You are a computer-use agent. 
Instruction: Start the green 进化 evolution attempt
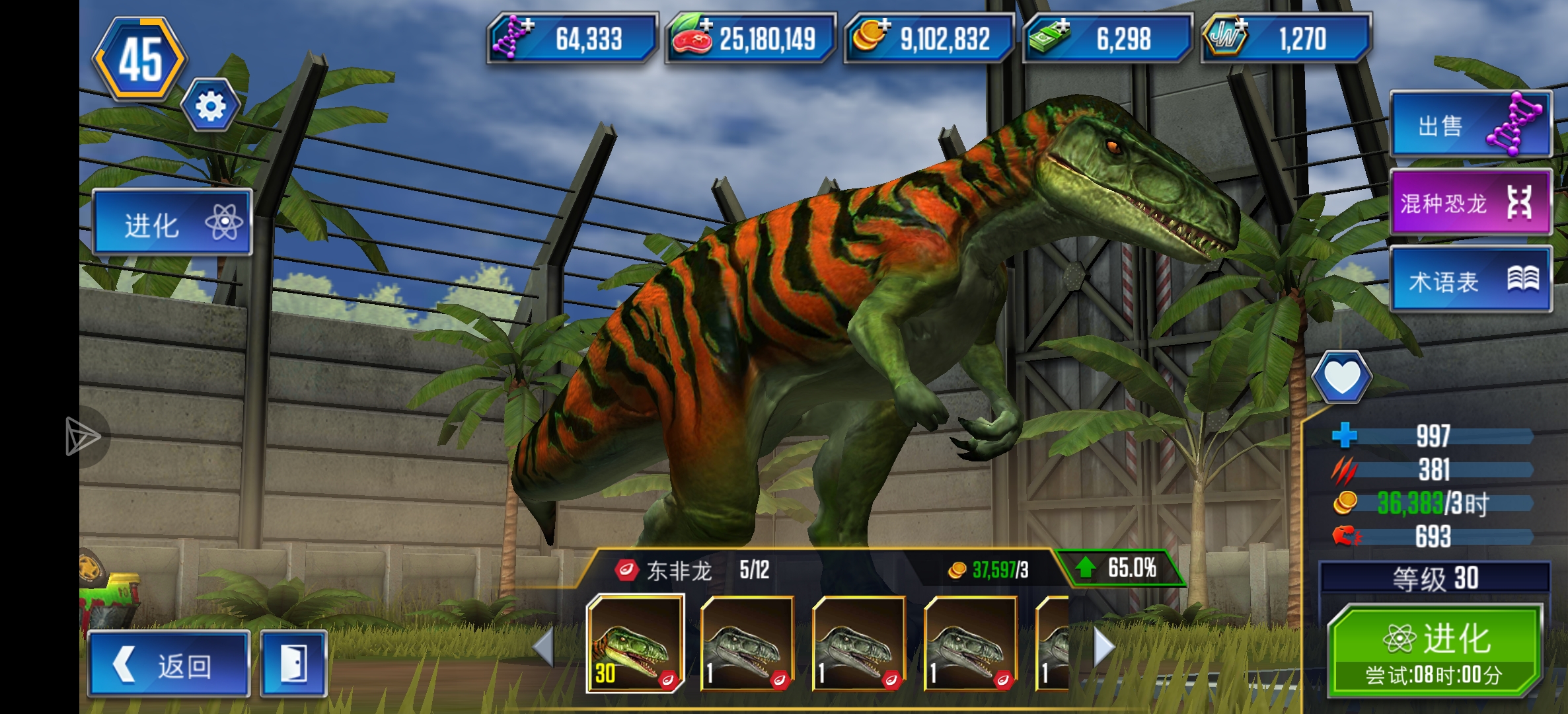[1435, 651]
